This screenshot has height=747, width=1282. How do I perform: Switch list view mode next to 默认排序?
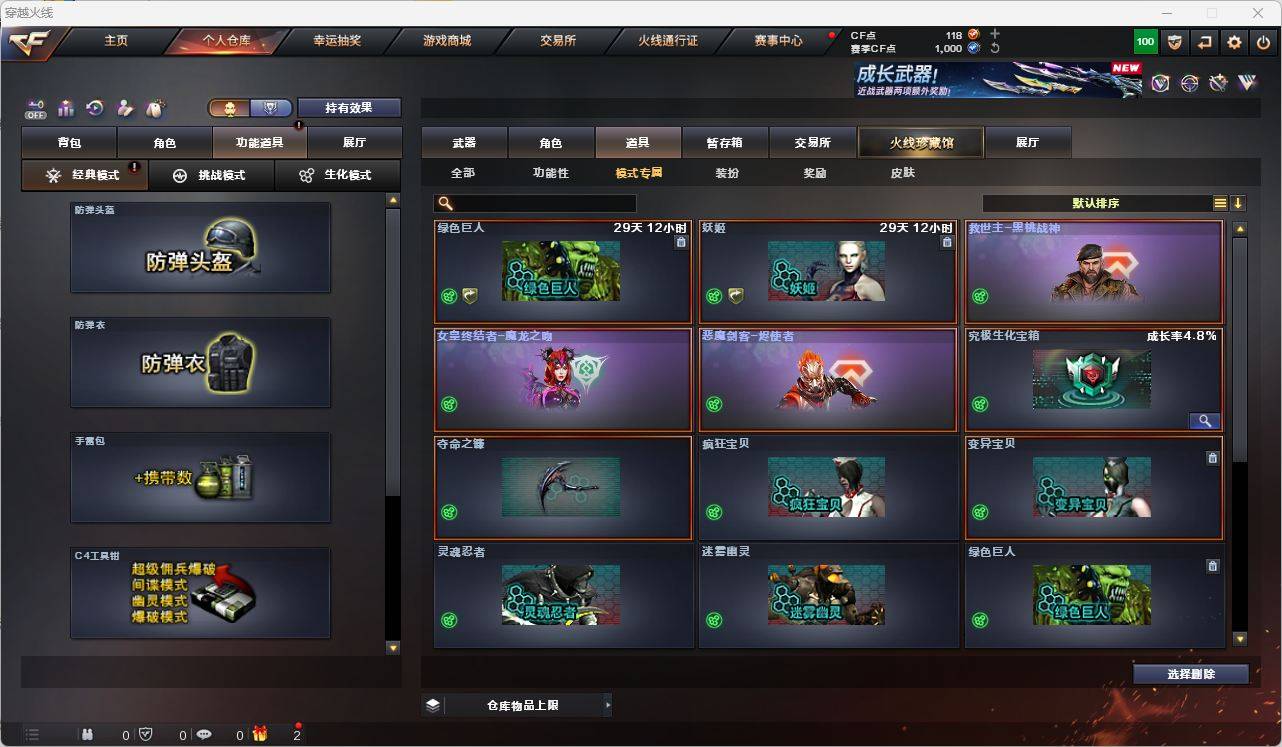[x=1220, y=202]
